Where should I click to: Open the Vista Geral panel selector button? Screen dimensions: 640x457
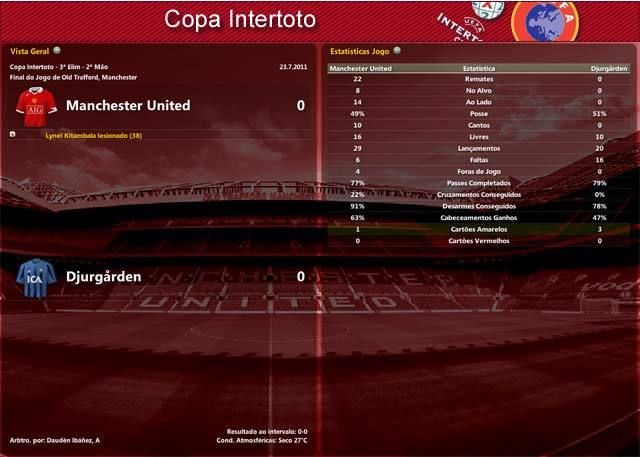[x=57, y=49]
